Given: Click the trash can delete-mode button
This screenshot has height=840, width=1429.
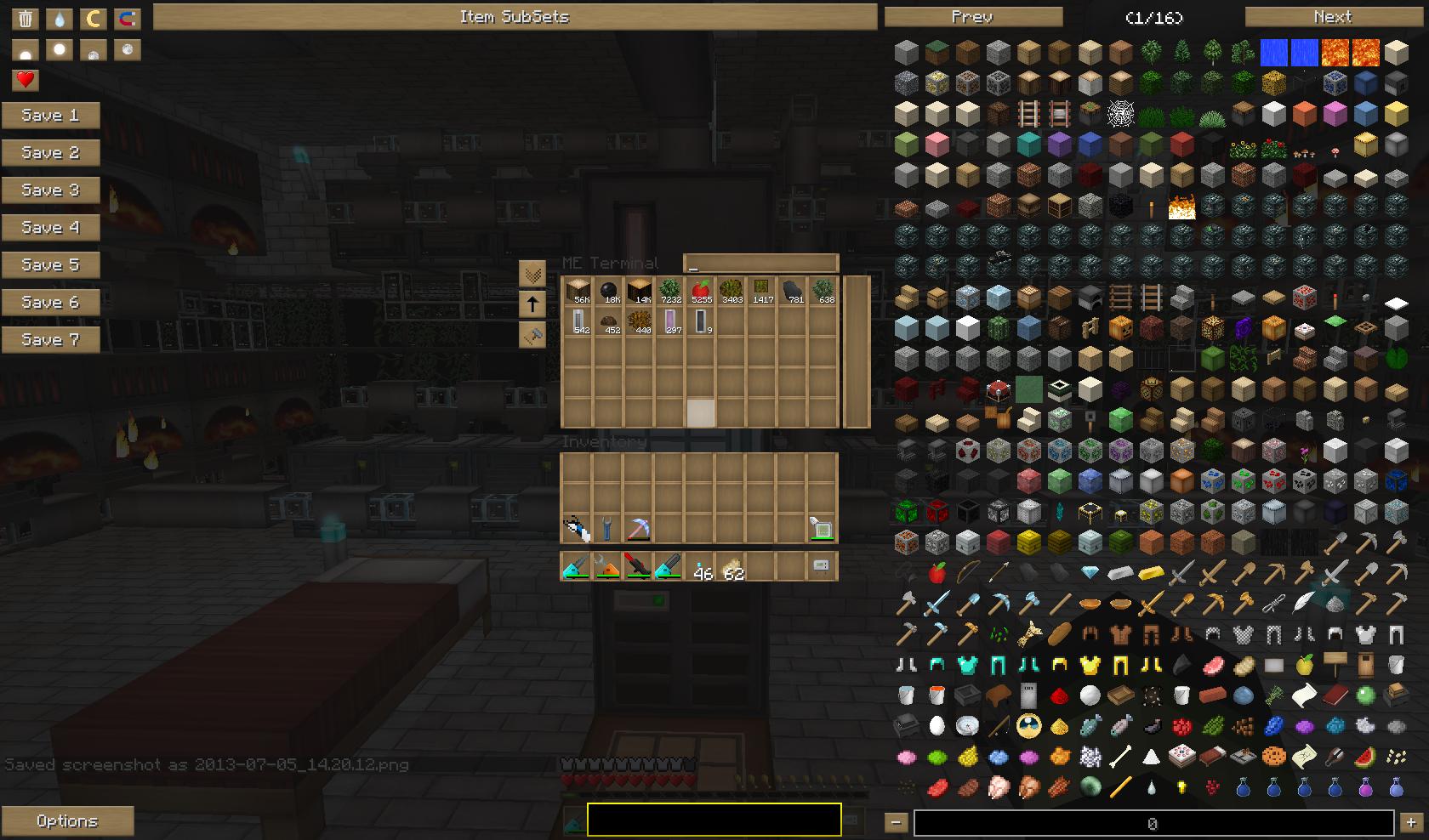Looking at the screenshot, I should 26,18.
